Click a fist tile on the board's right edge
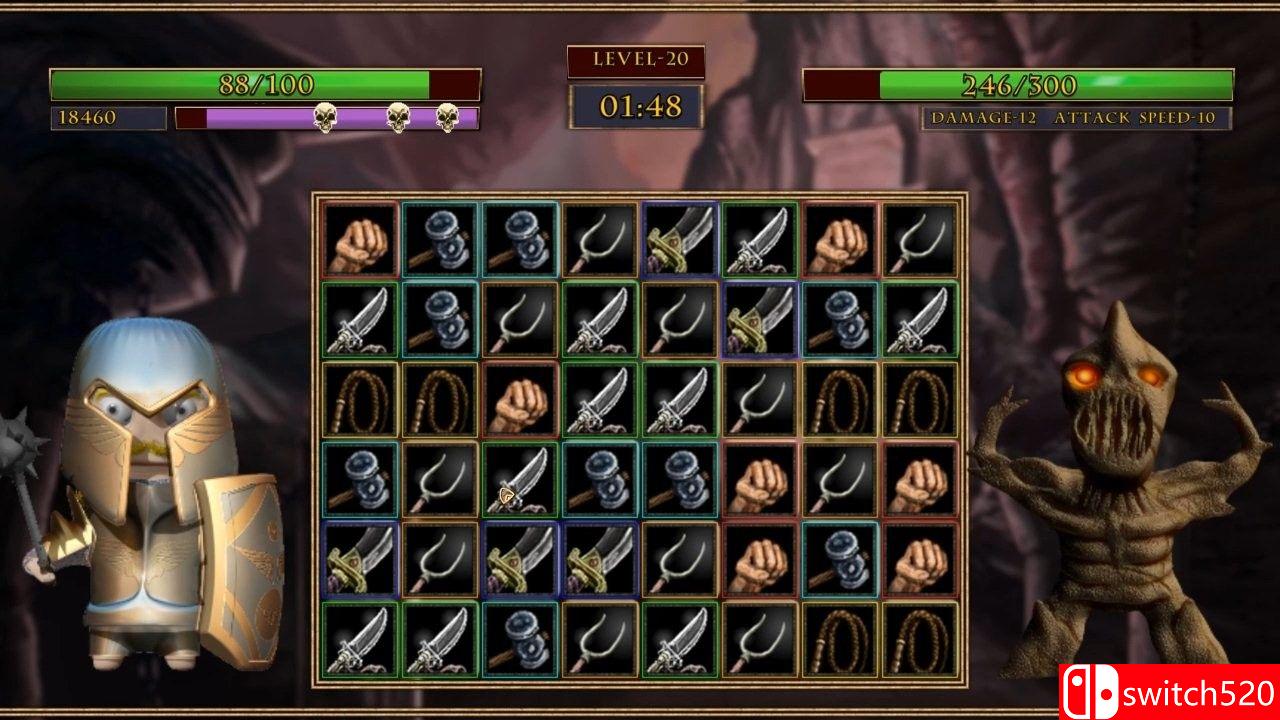 pos(920,480)
